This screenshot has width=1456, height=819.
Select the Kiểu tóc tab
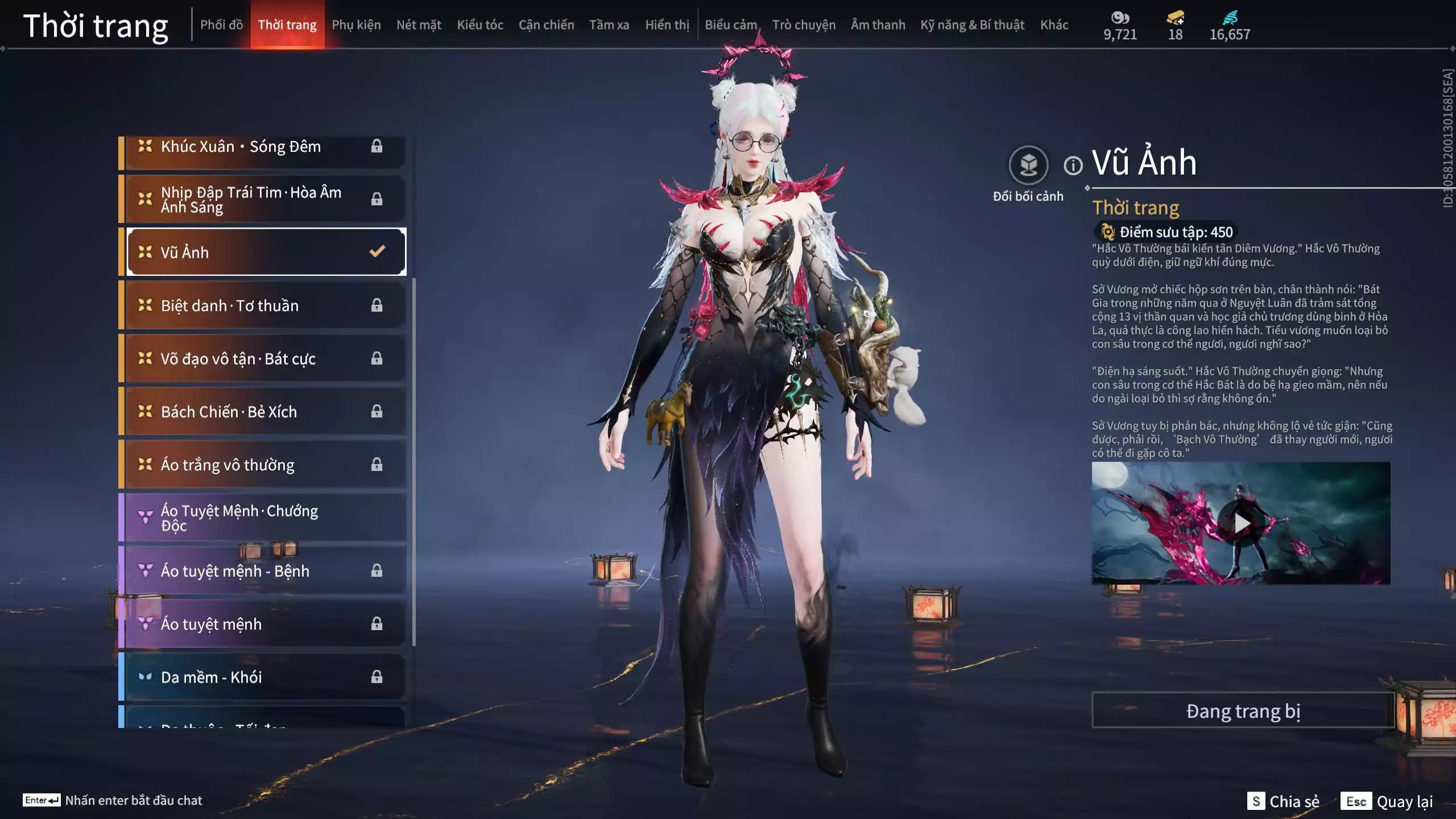(480, 25)
